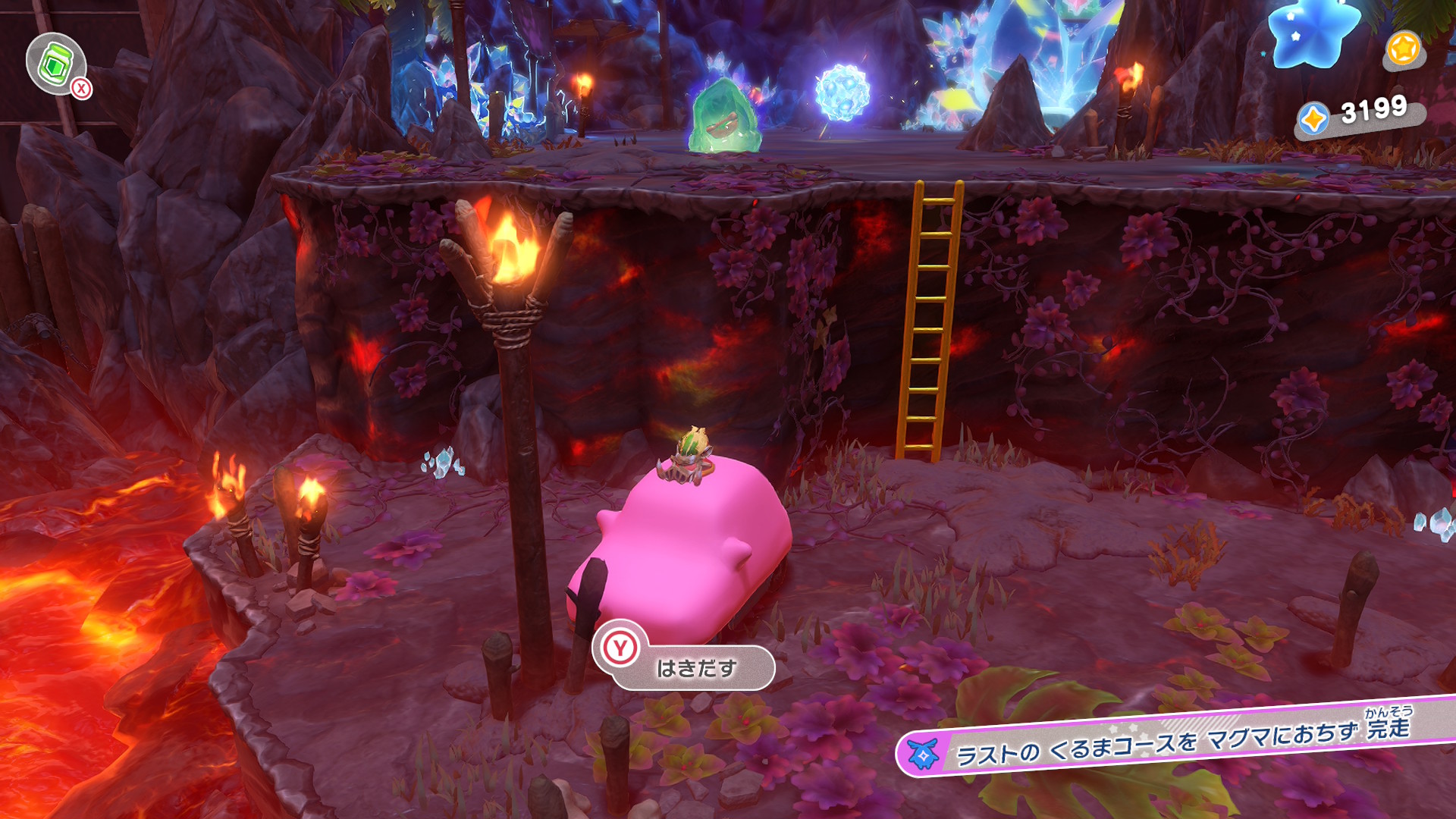Select the blue star ability icon

point(1313,32)
